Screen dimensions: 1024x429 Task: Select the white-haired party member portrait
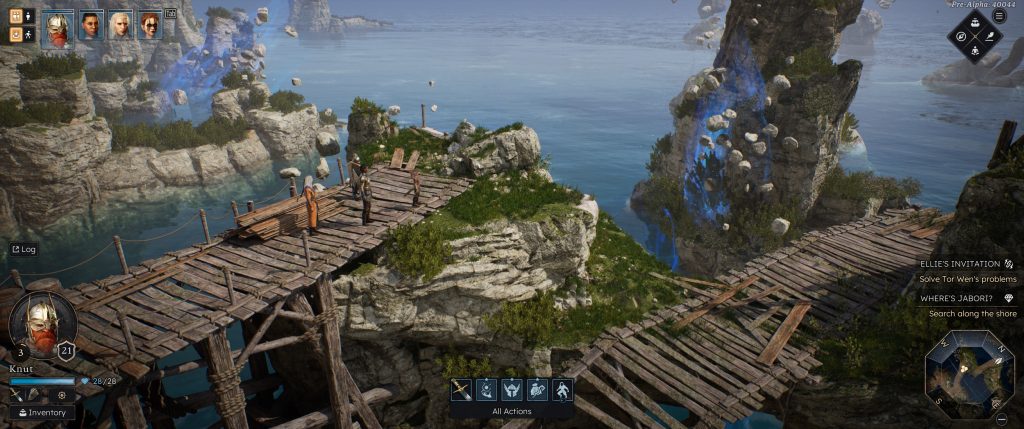tap(120, 25)
